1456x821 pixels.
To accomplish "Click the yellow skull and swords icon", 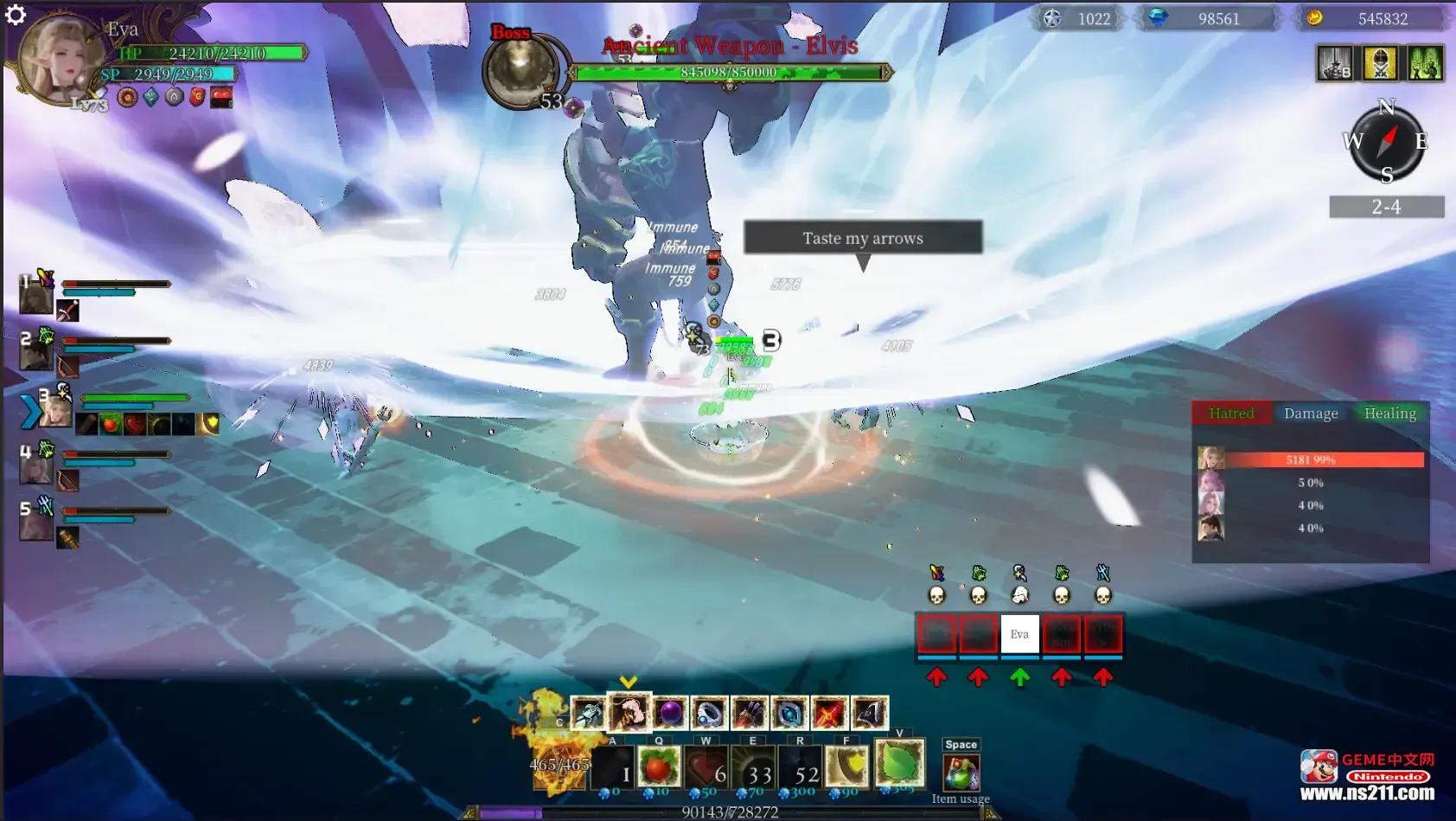I will (x=1380, y=64).
